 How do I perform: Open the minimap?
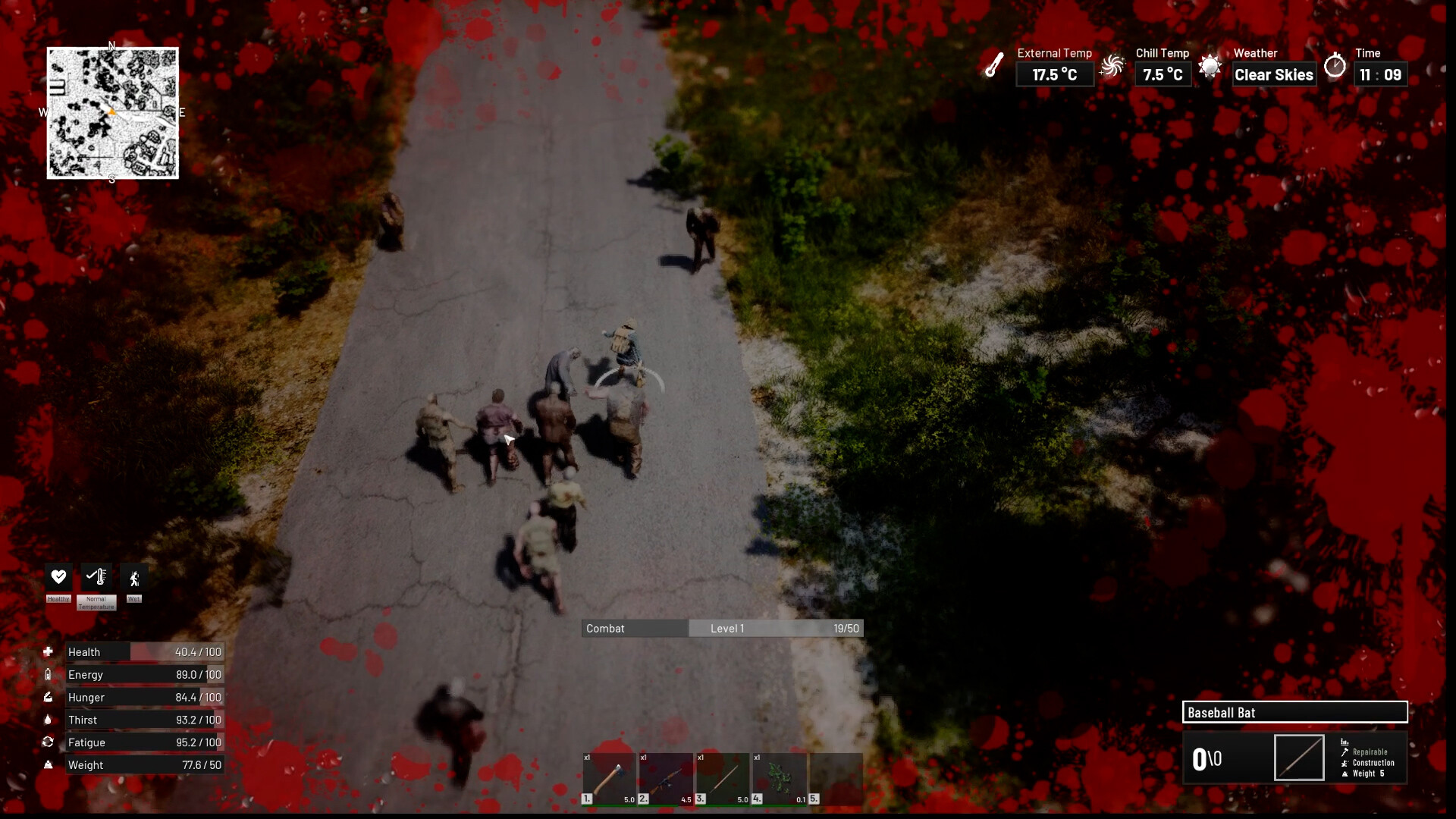click(x=113, y=113)
